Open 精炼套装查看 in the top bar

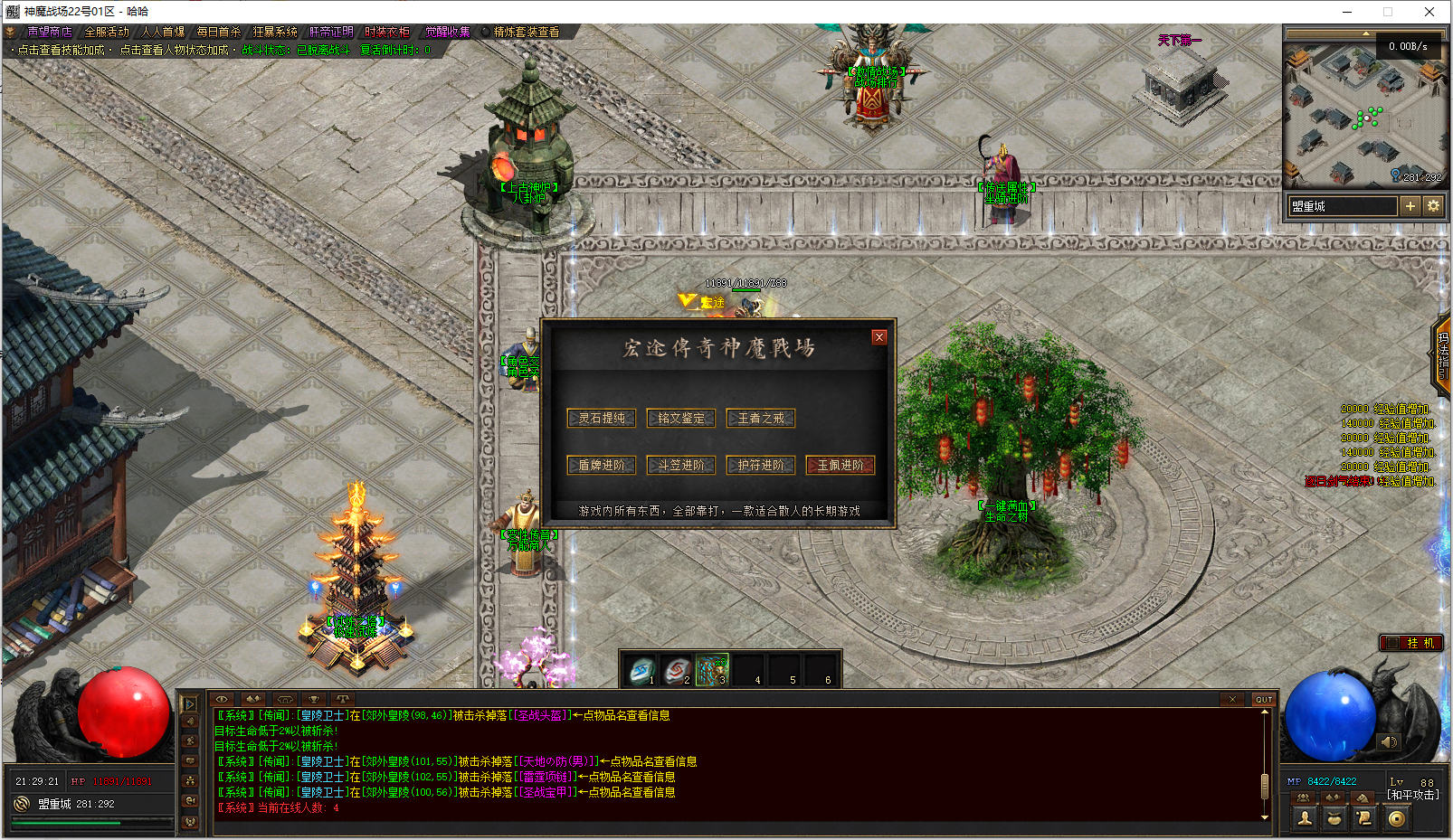(x=526, y=32)
